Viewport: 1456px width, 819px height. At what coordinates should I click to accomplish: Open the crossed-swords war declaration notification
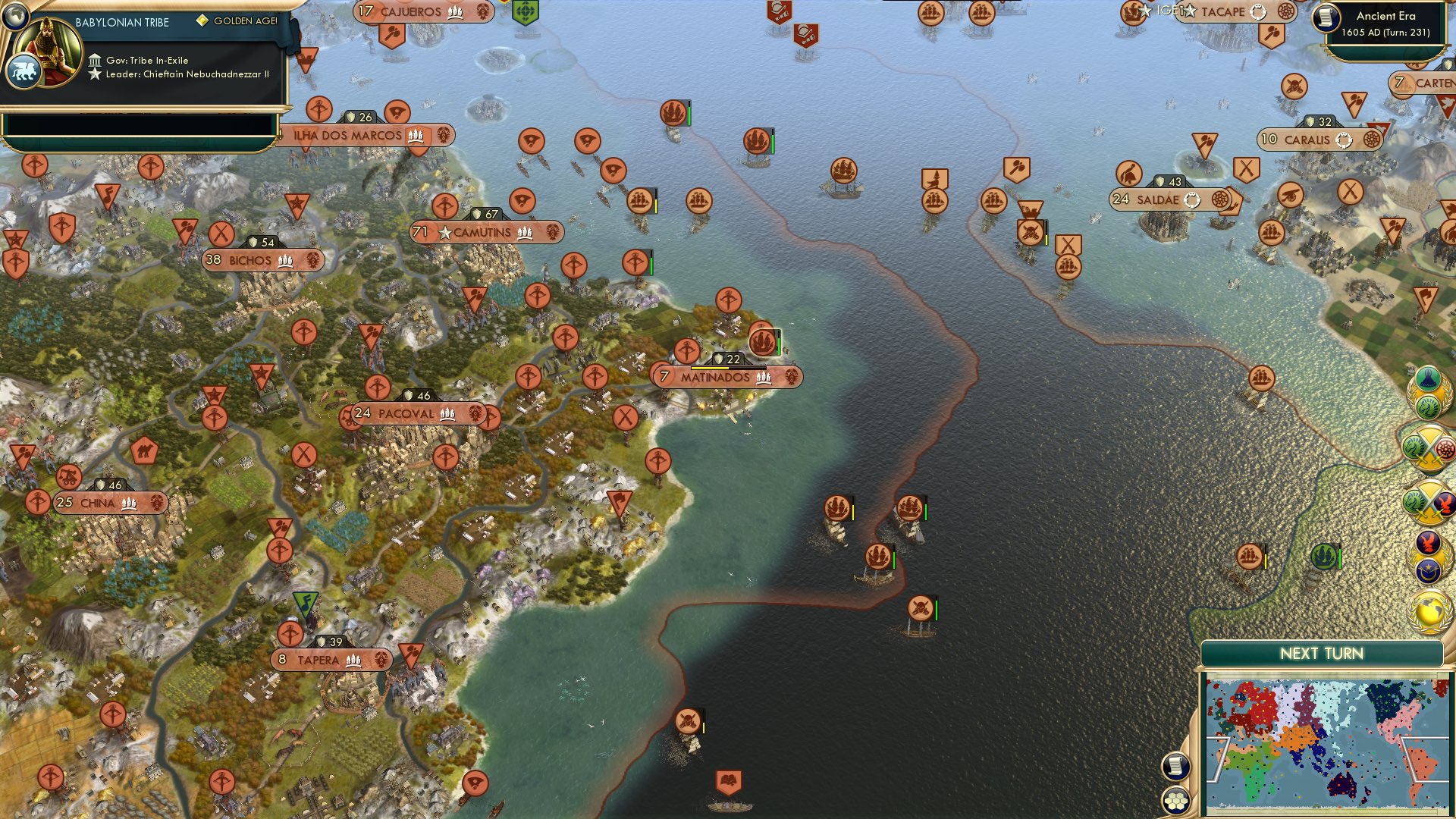click(x=1429, y=447)
